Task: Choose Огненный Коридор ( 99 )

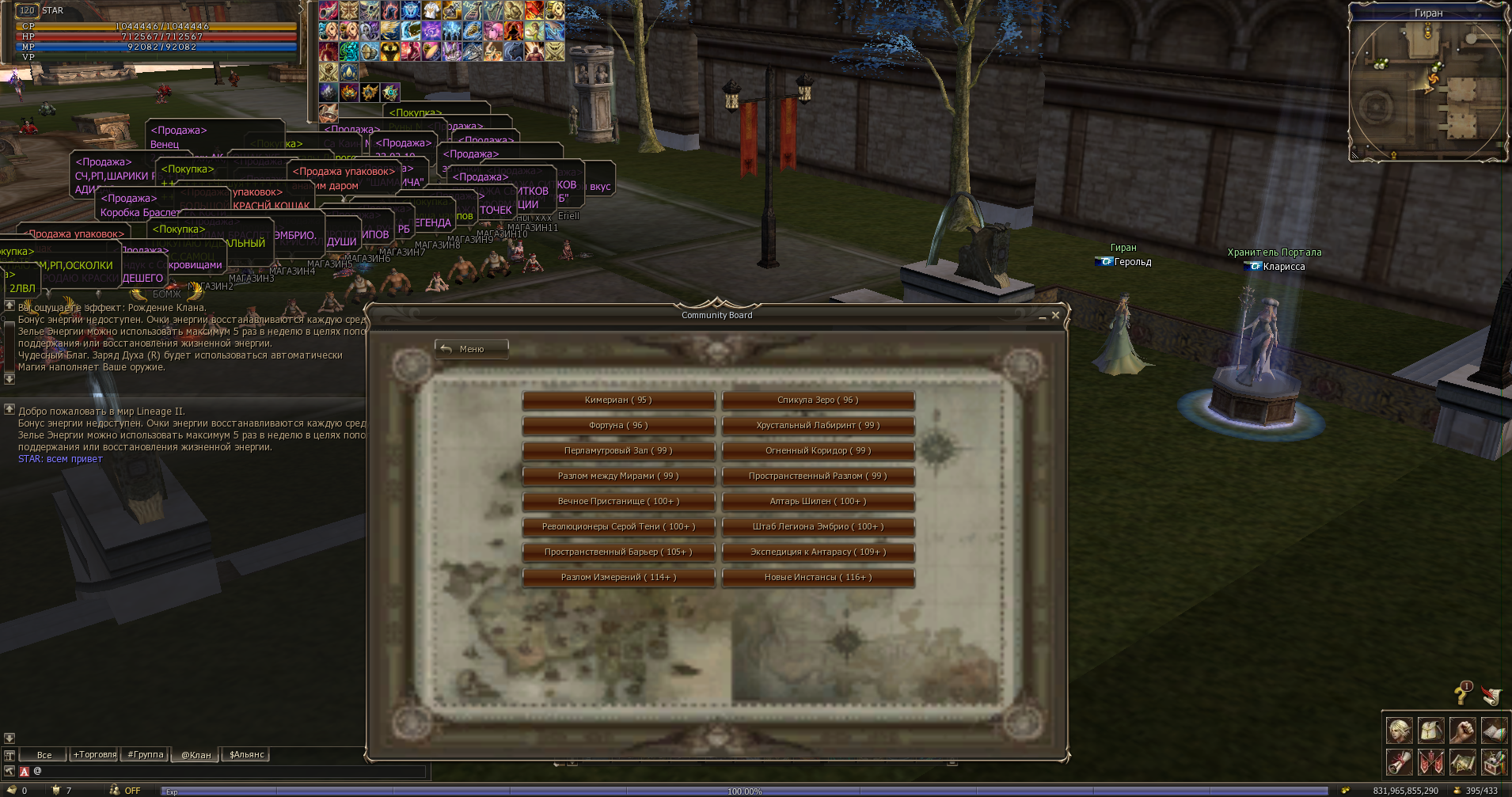Action: click(x=818, y=451)
